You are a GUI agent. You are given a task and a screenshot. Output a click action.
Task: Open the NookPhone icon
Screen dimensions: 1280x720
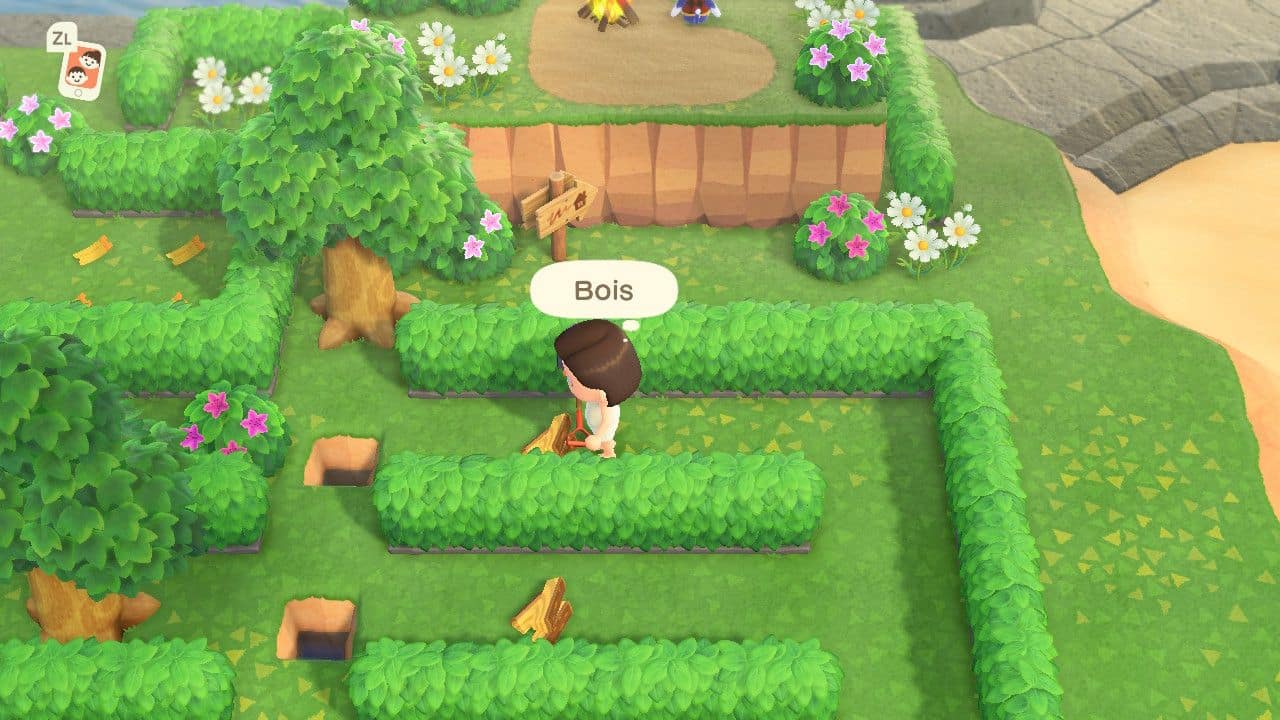pyautogui.click(x=82, y=69)
